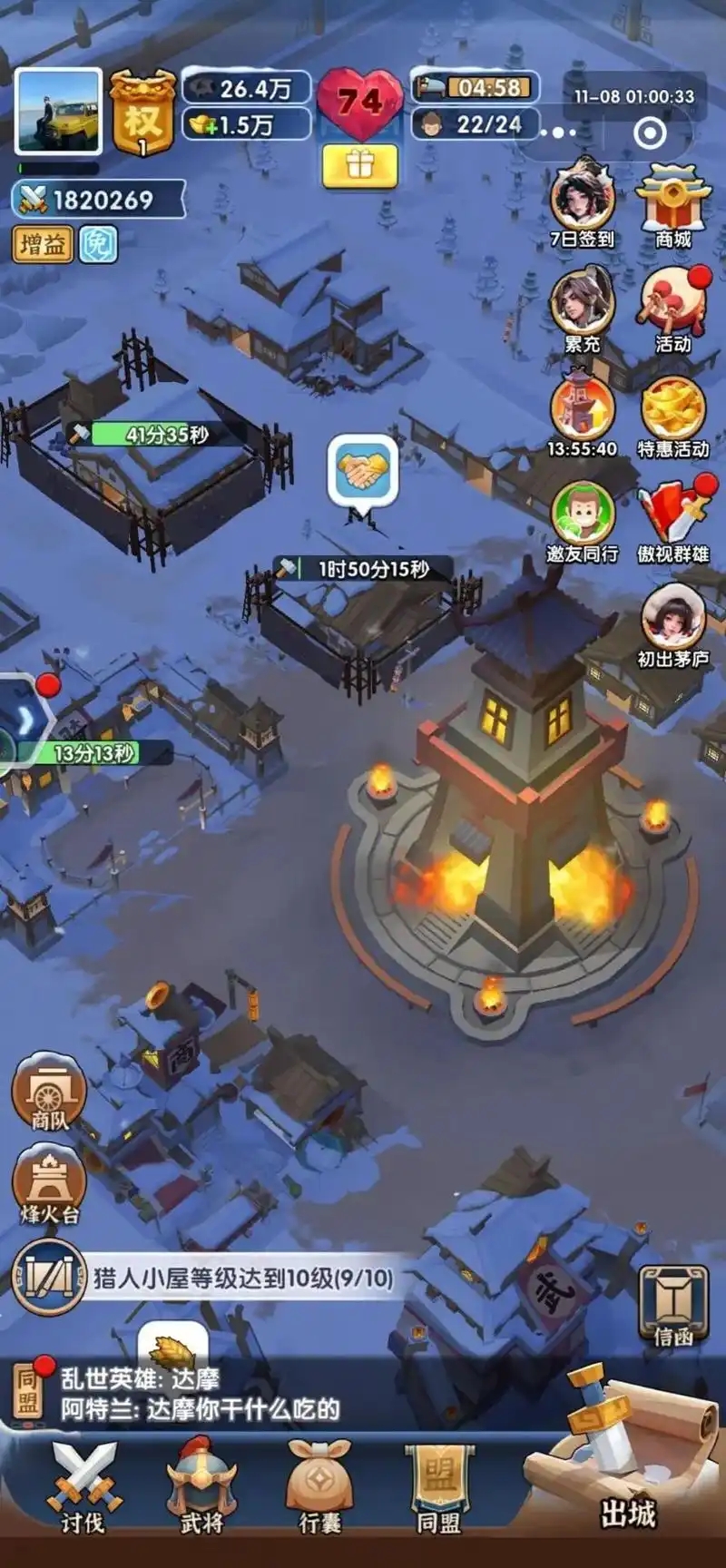Open the 商城 shop
This screenshot has width=726, height=1568.
click(x=672, y=205)
